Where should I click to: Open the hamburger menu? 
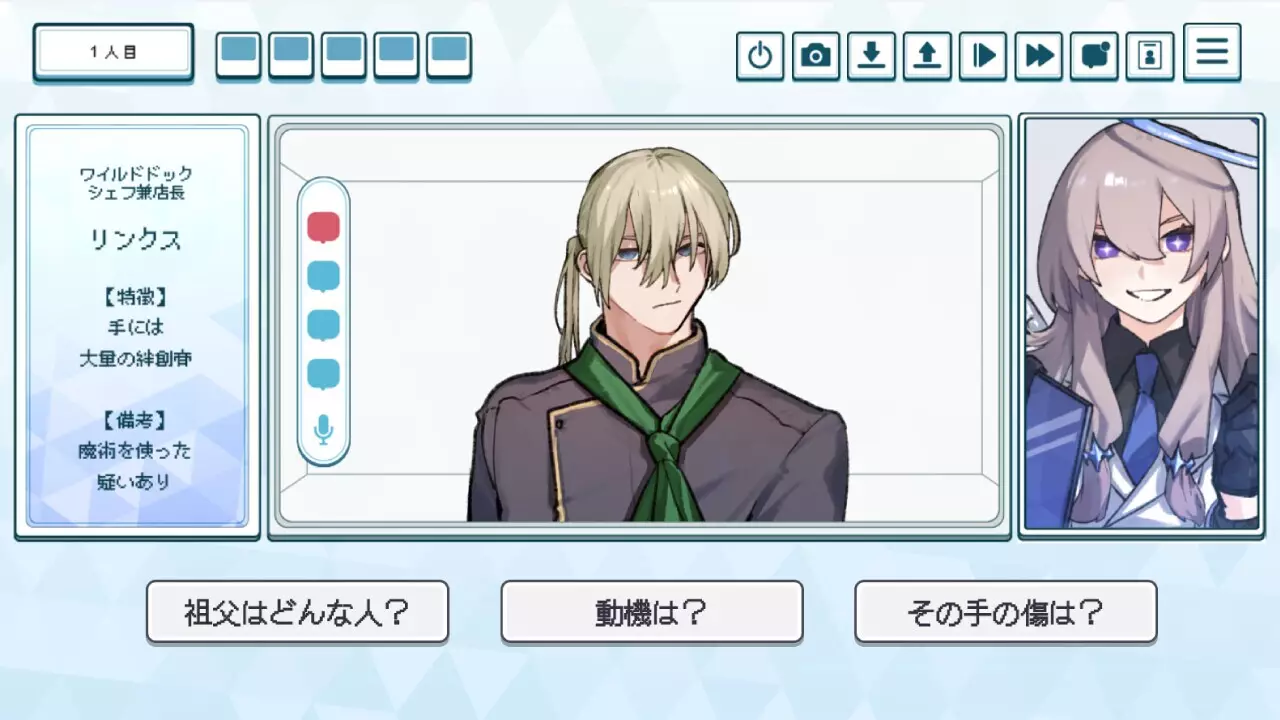1211,52
